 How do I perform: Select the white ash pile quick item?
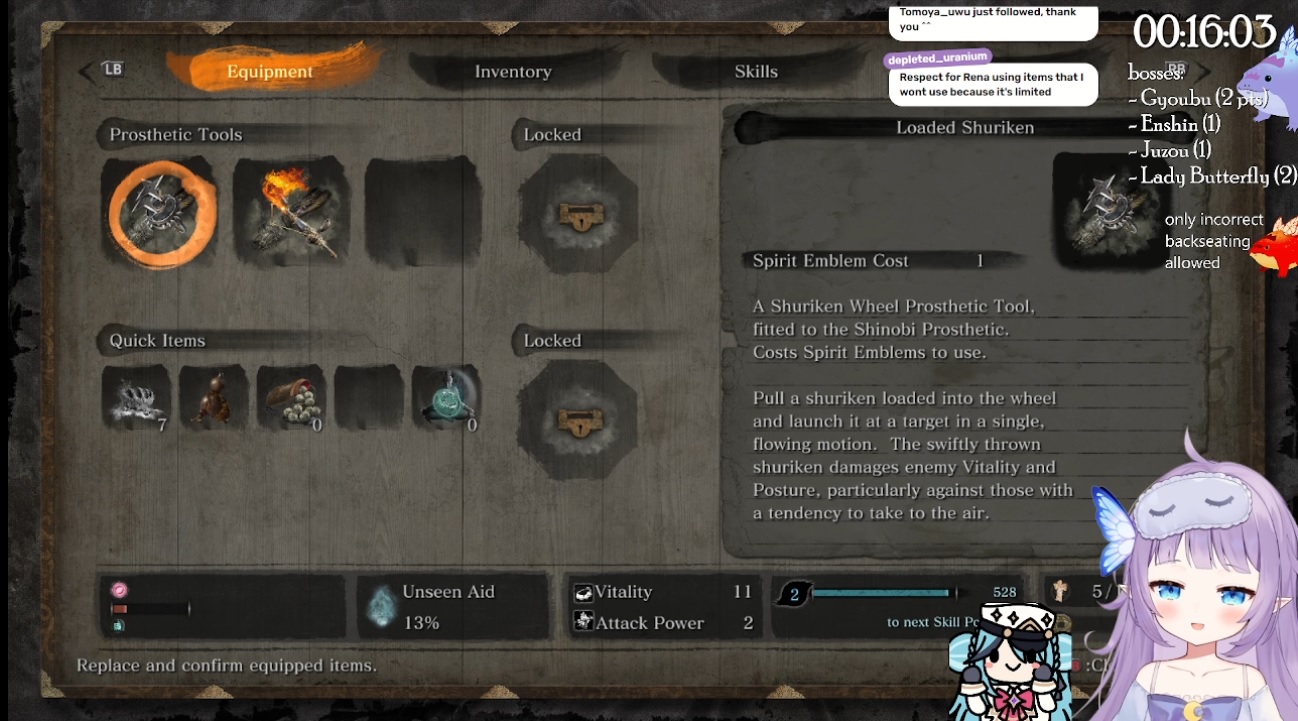136,398
